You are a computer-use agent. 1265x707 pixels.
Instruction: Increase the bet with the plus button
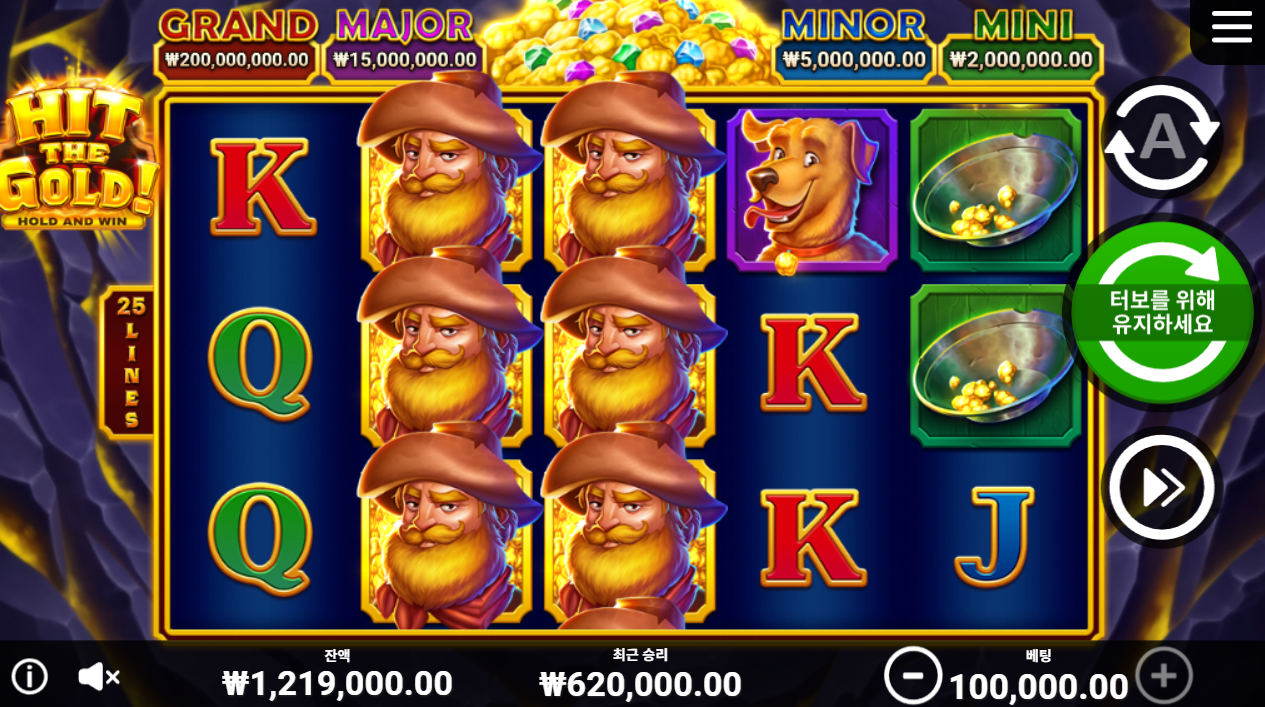coord(1164,676)
